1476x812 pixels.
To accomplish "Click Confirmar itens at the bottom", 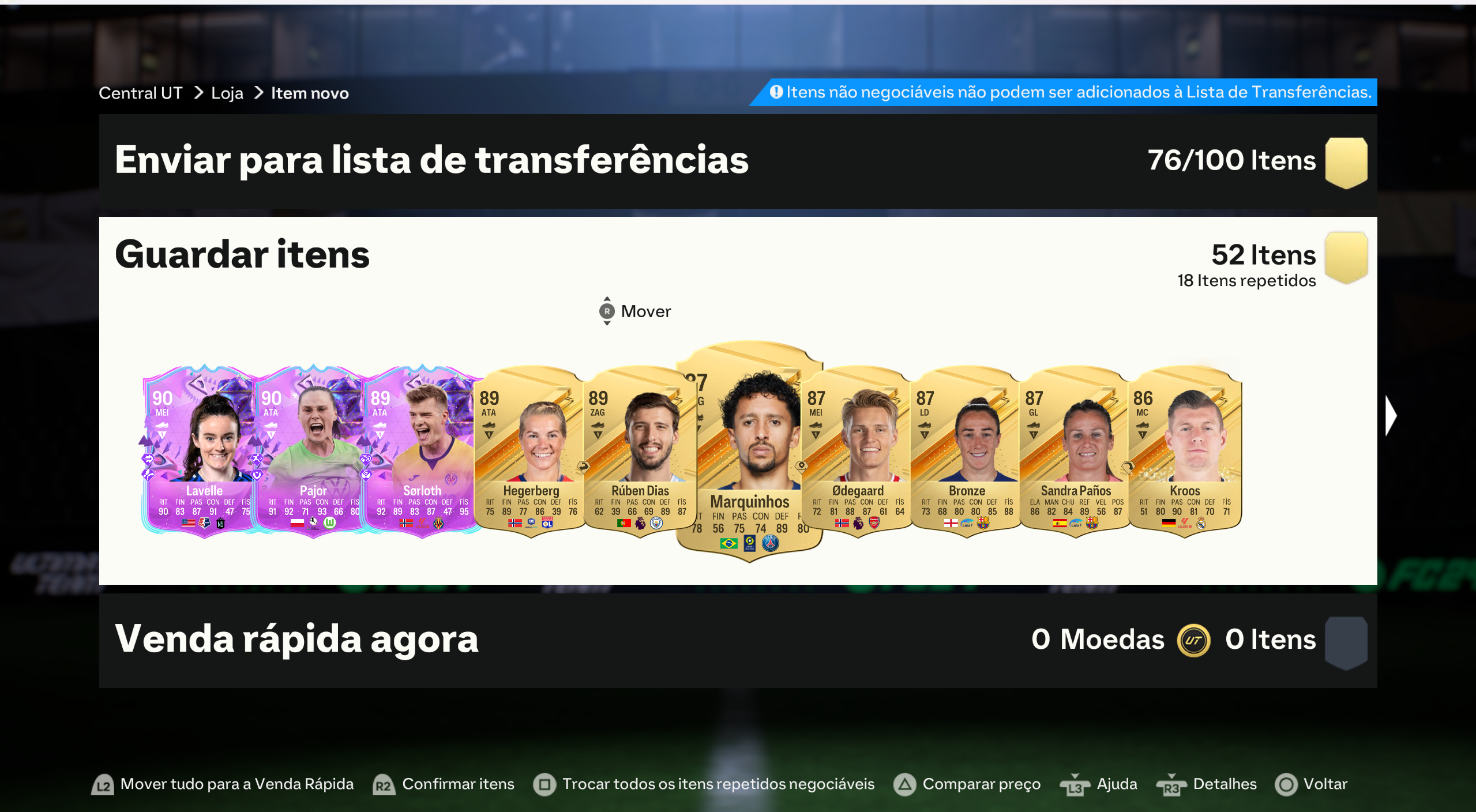I will coord(458,785).
